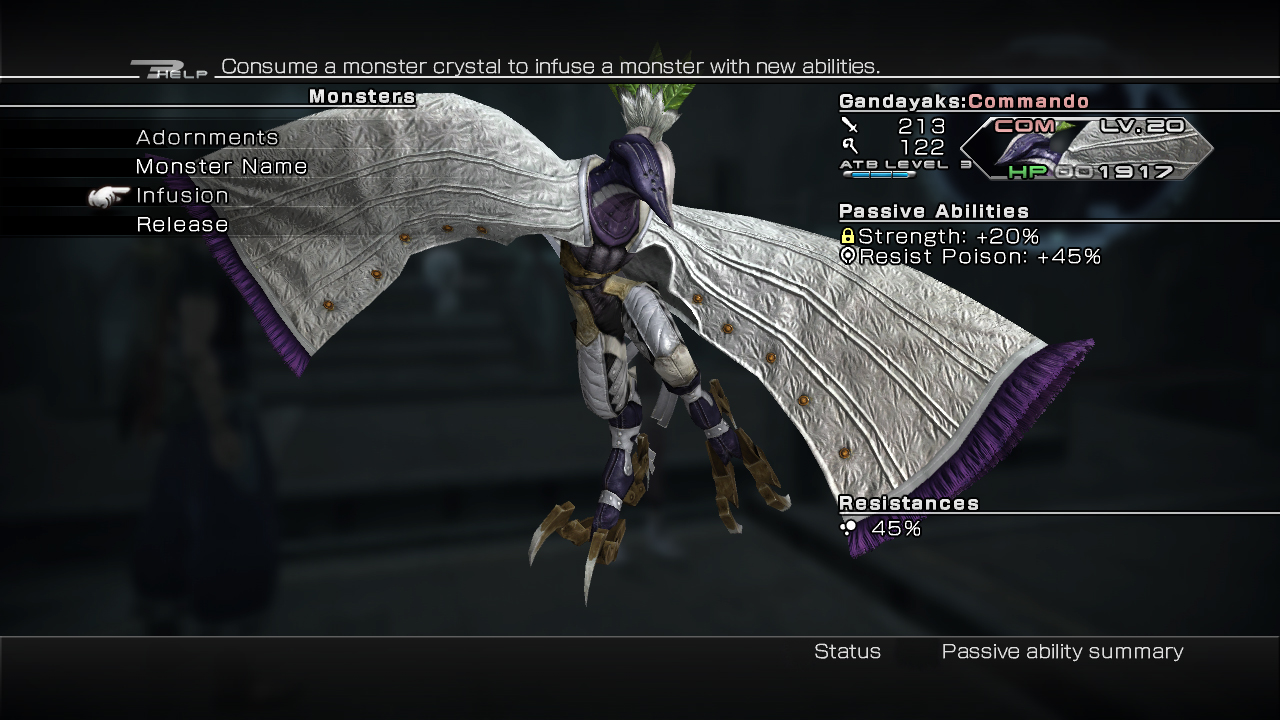1280x720 pixels.
Task: Open the Passive ability summary
Action: click(x=1062, y=652)
